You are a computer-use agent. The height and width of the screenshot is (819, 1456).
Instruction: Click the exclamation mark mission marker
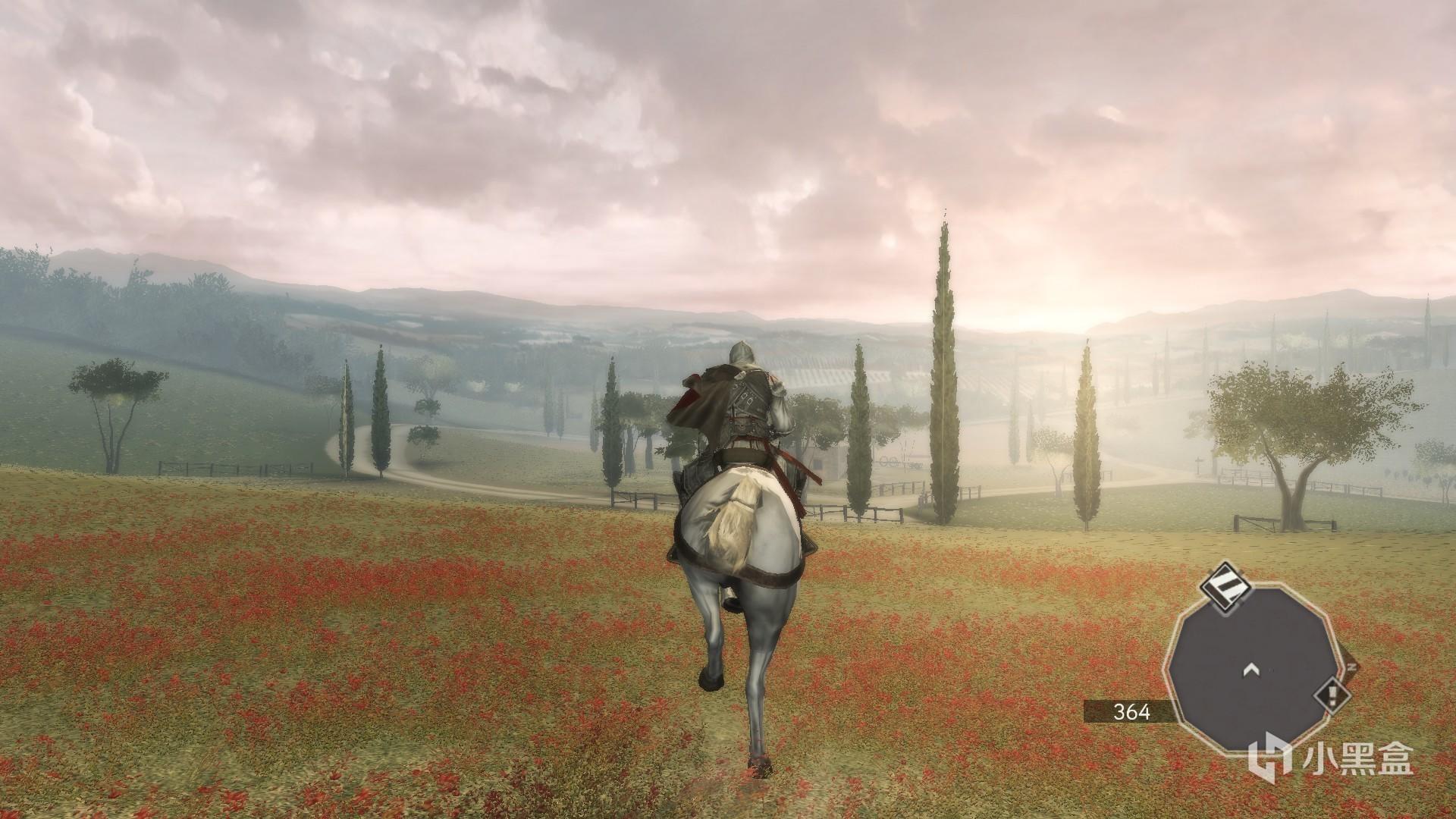(1332, 695)
